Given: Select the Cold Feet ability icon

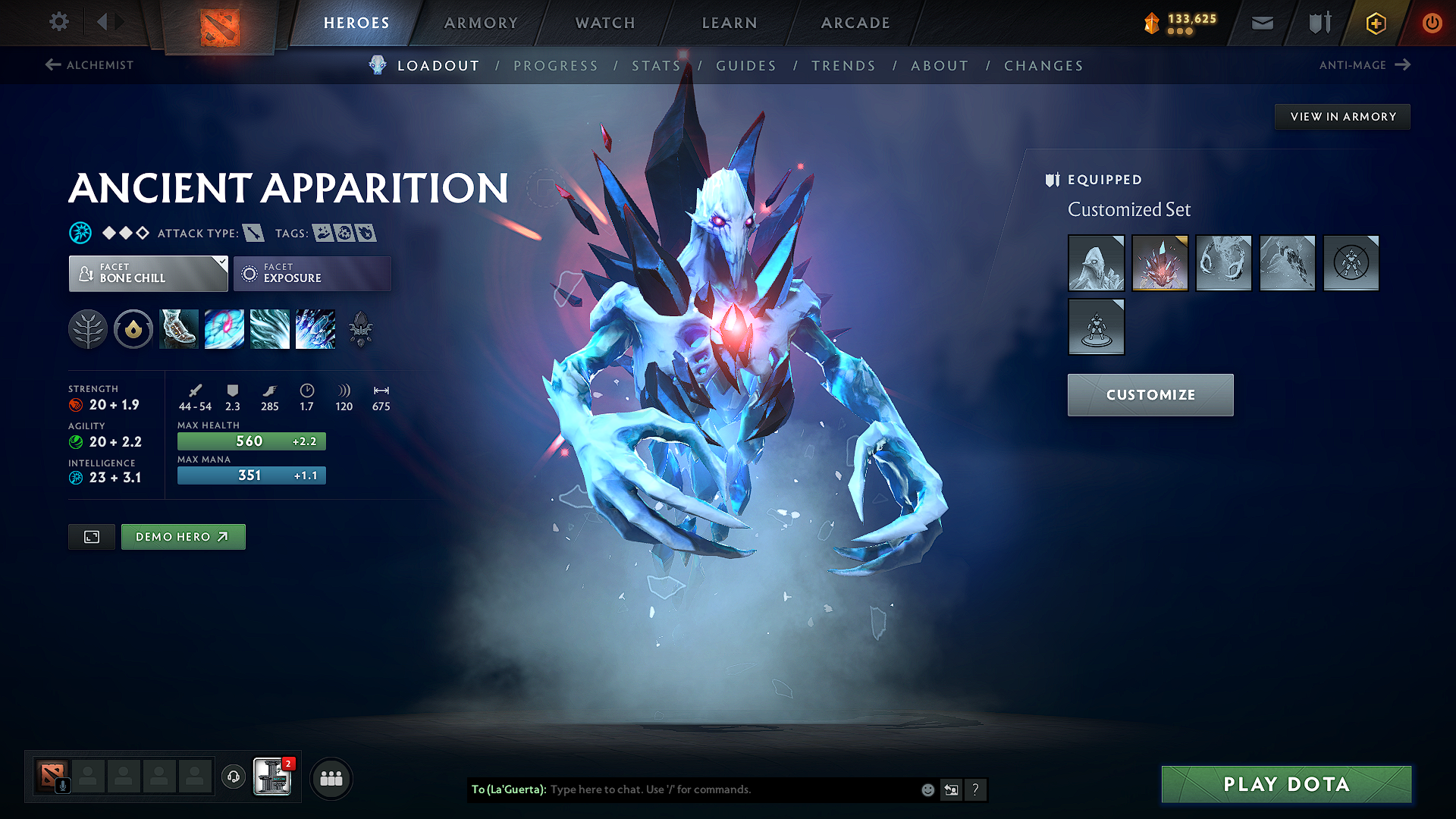Looking at the screenshot, I should point(178,329).
